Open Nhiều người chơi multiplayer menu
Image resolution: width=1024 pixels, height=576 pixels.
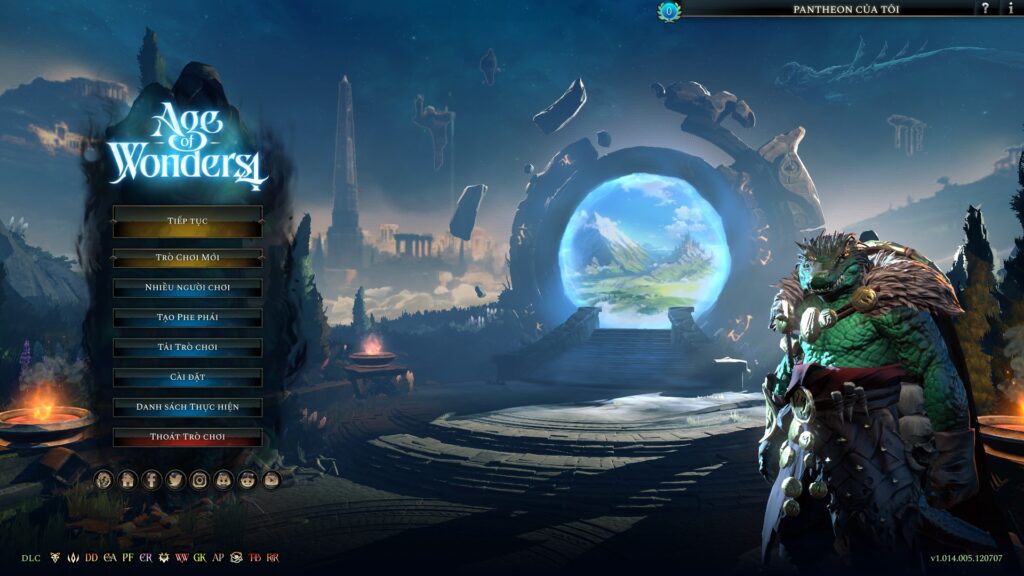tap(187, 288)
